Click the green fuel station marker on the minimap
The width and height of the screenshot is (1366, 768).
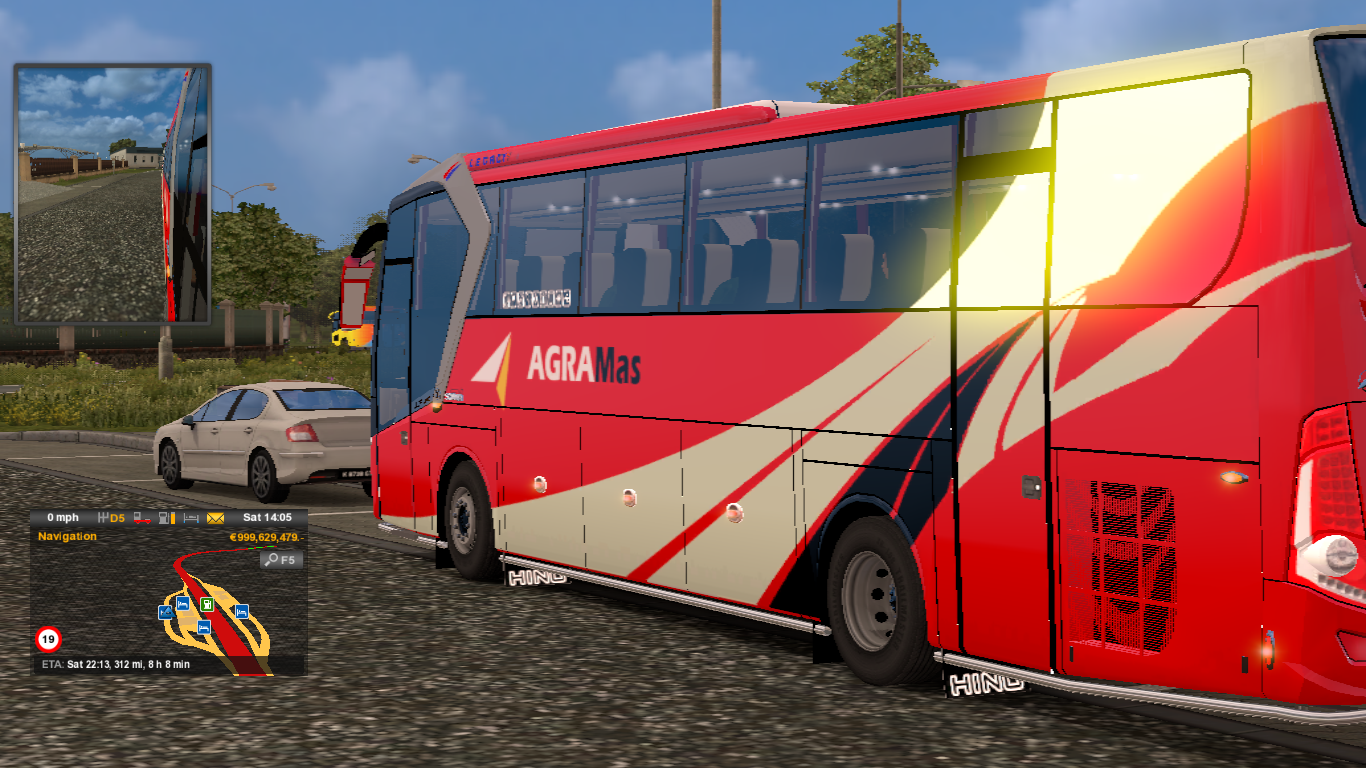(207, 605)
